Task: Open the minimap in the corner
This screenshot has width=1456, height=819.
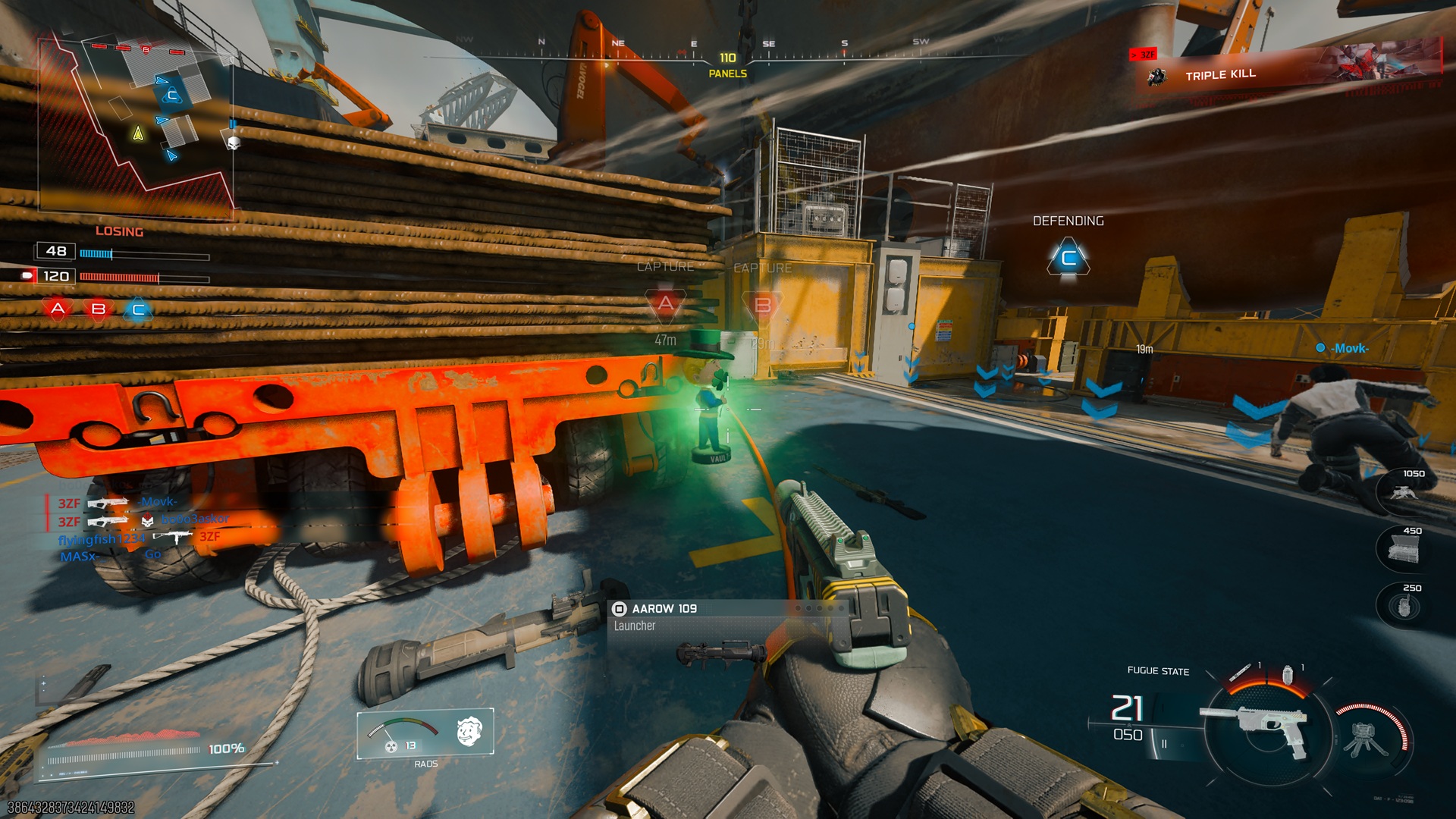Action: (x=136, y=125)
